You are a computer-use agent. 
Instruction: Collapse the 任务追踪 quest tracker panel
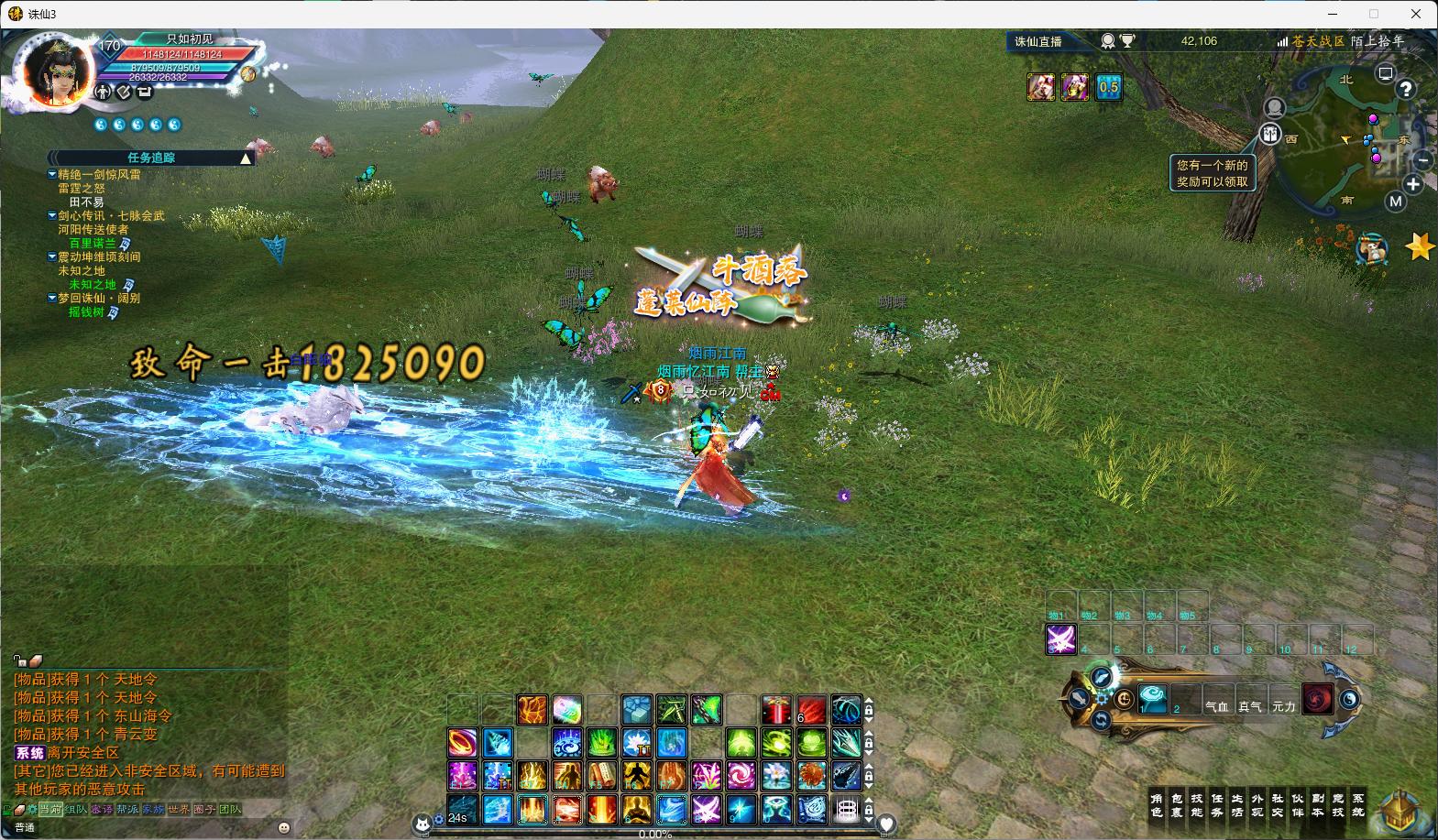(246, 158)
